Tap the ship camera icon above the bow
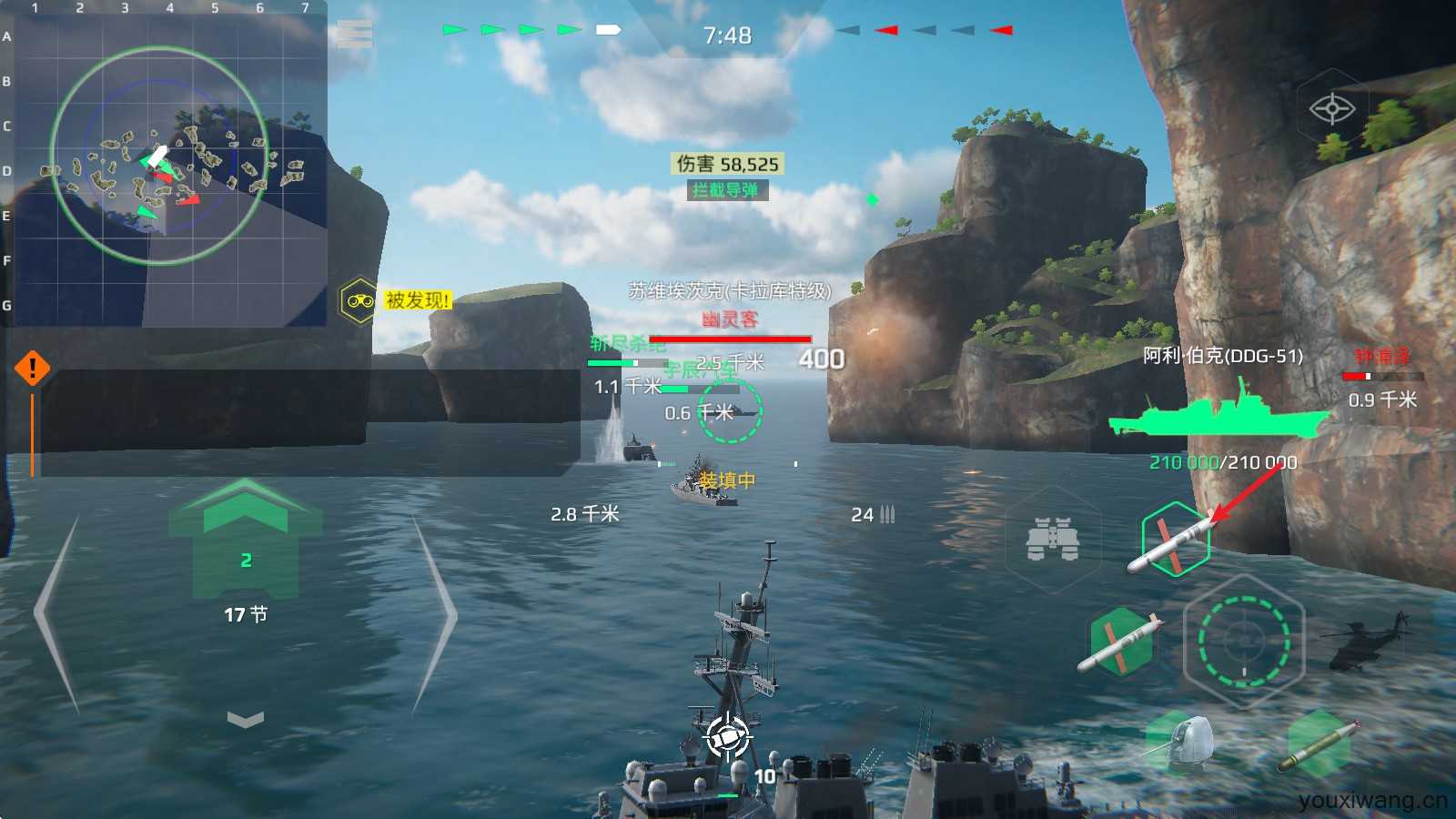1456x819 pixels. coord(728,739)
